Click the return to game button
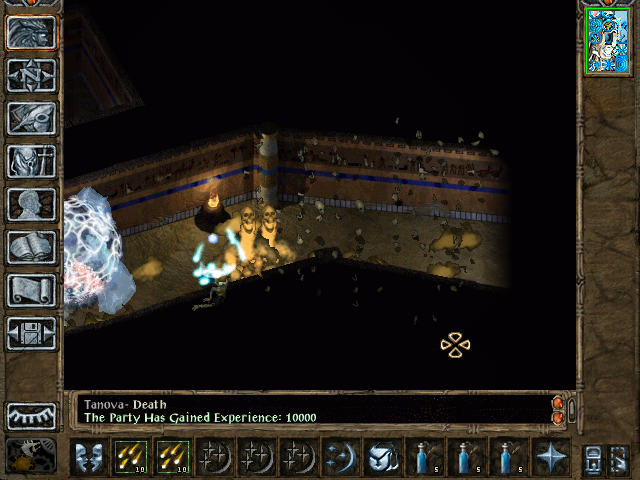640x480 pixels. [x=31, y=33]
